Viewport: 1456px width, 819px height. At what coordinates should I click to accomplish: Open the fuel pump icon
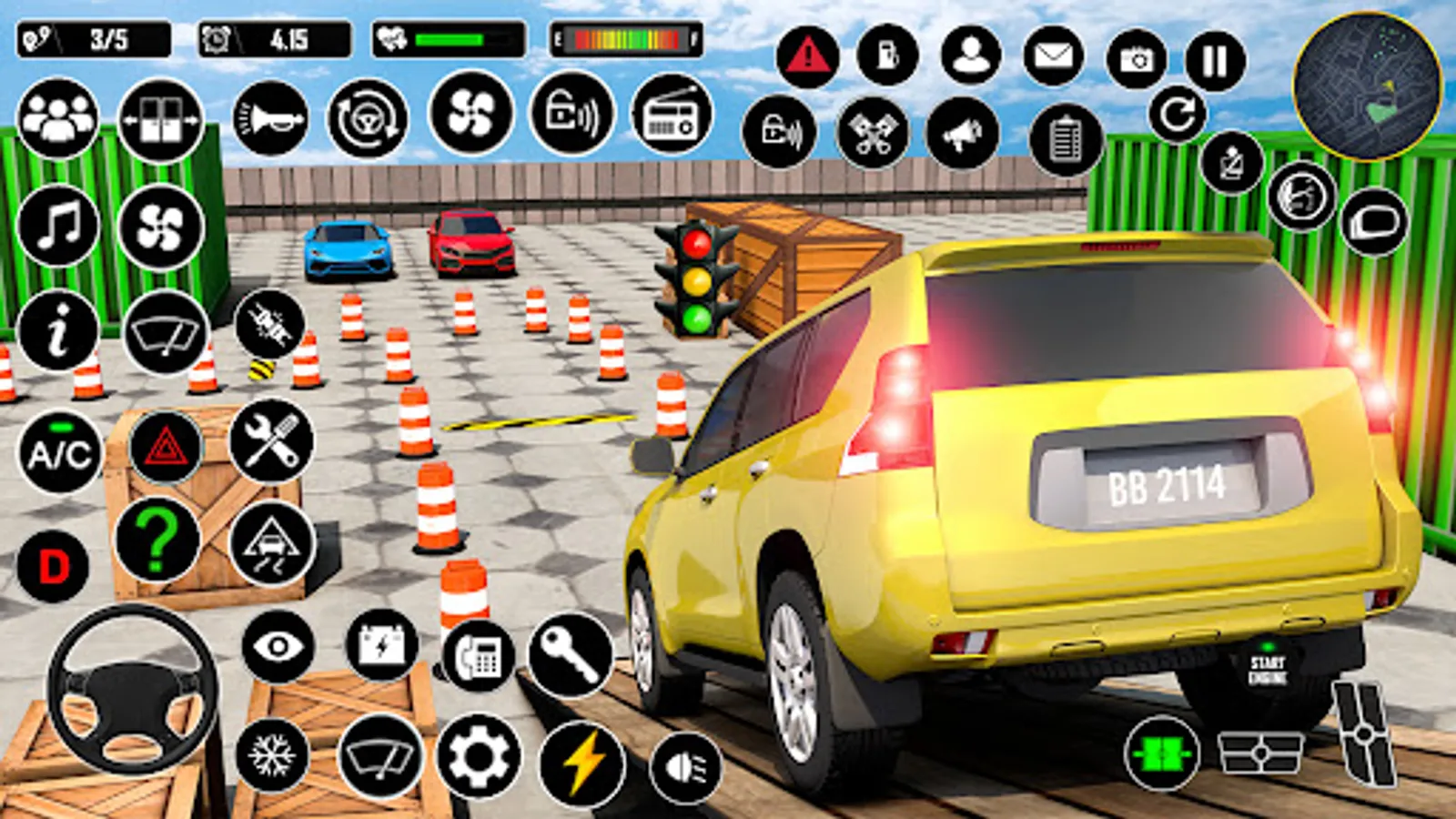pos(887,56)
